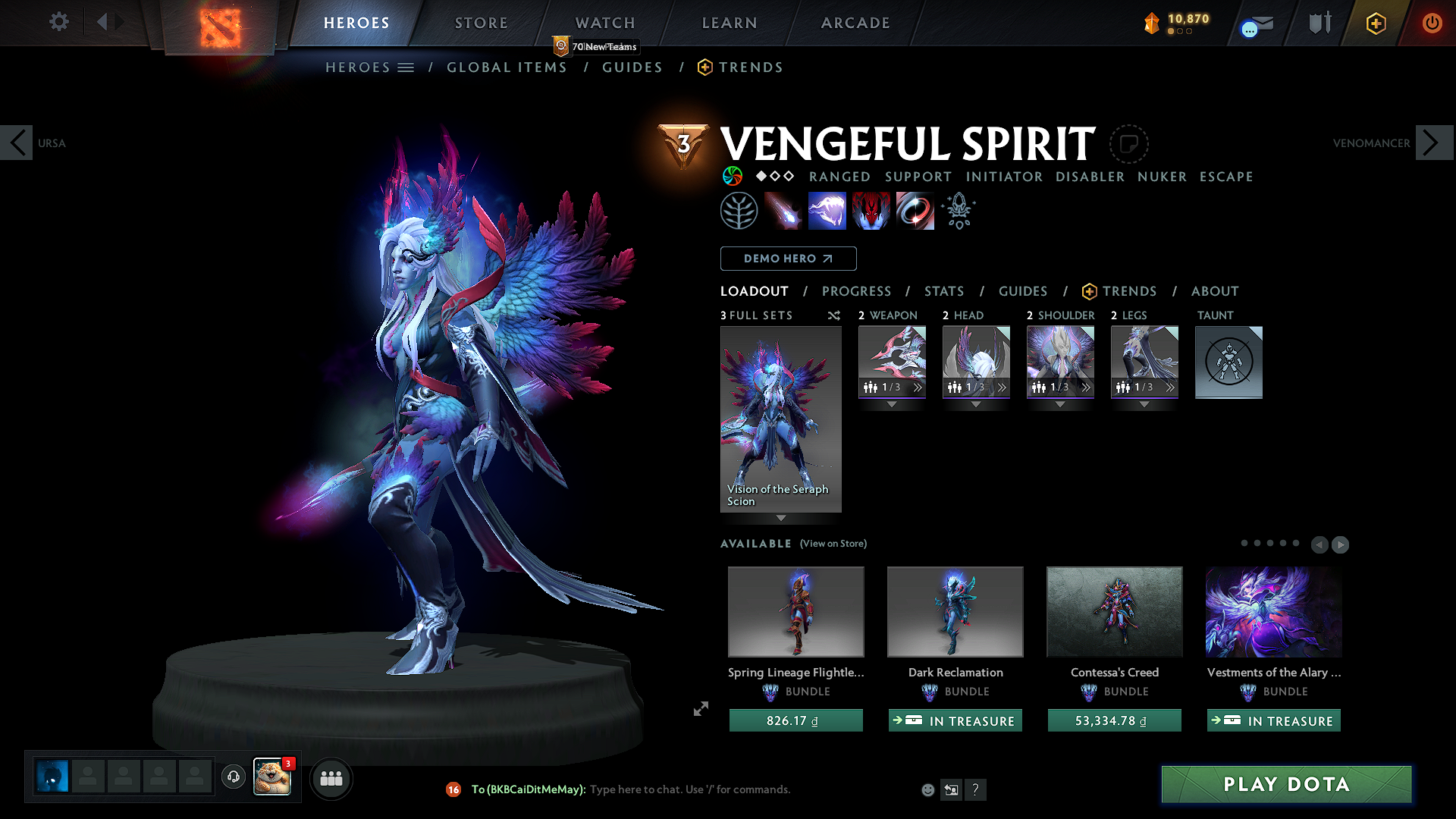Screen dimensions: 1456x819
Task: Select Contessa's Creed bundle thumbnail
Action: point(1114,611)
